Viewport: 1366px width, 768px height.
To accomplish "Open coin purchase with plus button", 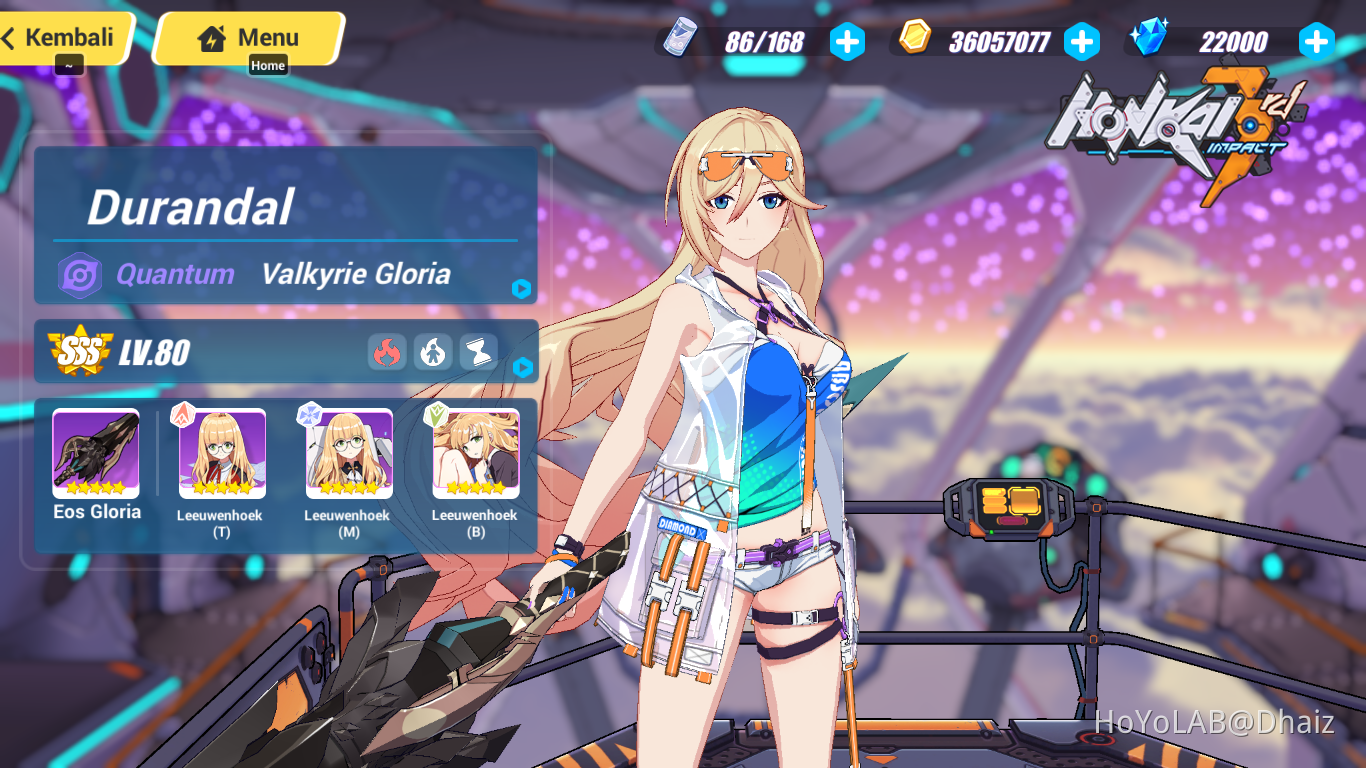I will (1082, 41).
